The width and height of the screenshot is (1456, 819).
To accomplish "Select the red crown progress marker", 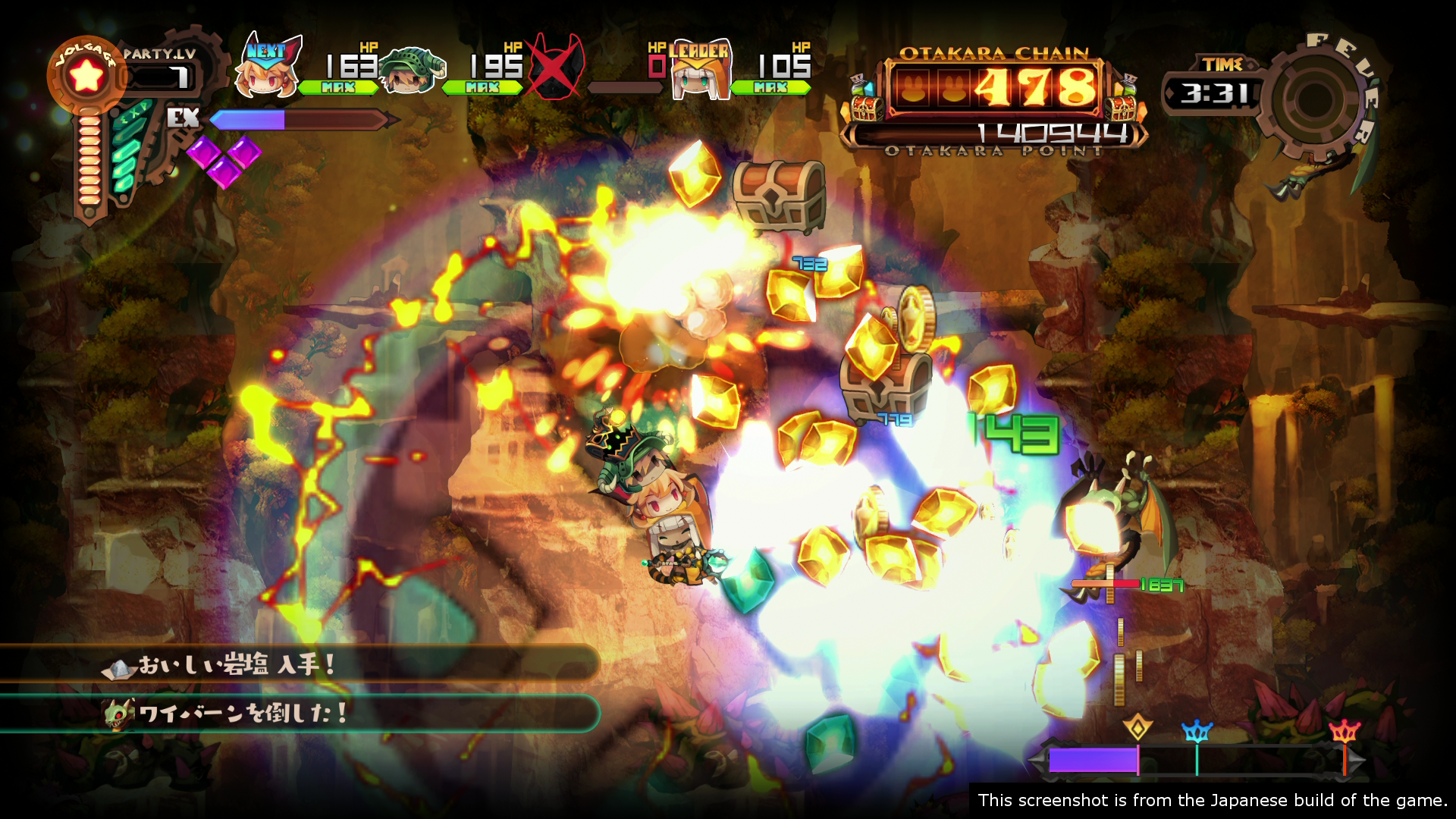I will 1344,731.
